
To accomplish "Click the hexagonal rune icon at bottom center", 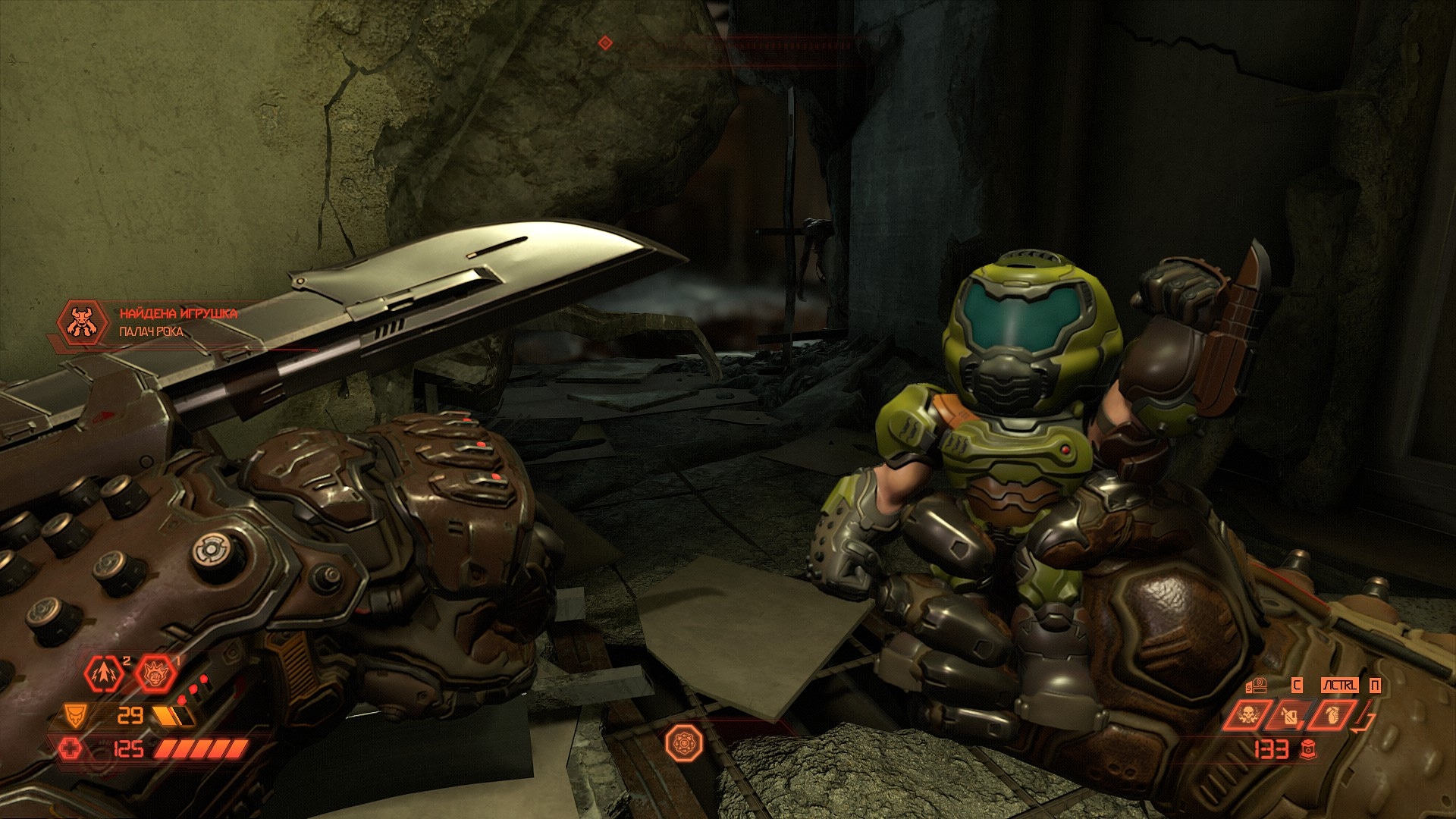I will [x=683, y=742].
